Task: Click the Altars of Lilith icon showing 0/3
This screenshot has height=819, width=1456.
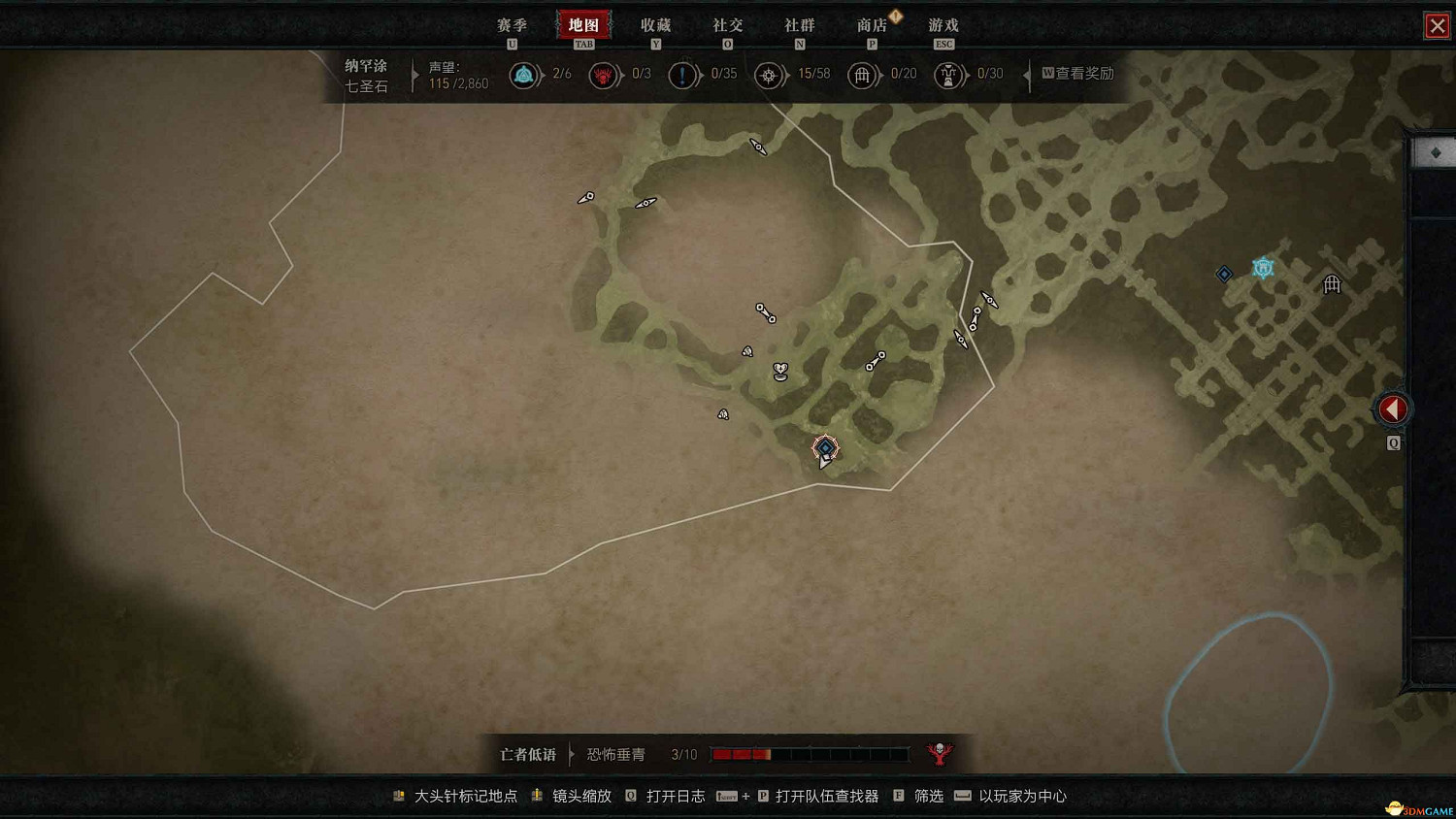Action: (604, 75)
